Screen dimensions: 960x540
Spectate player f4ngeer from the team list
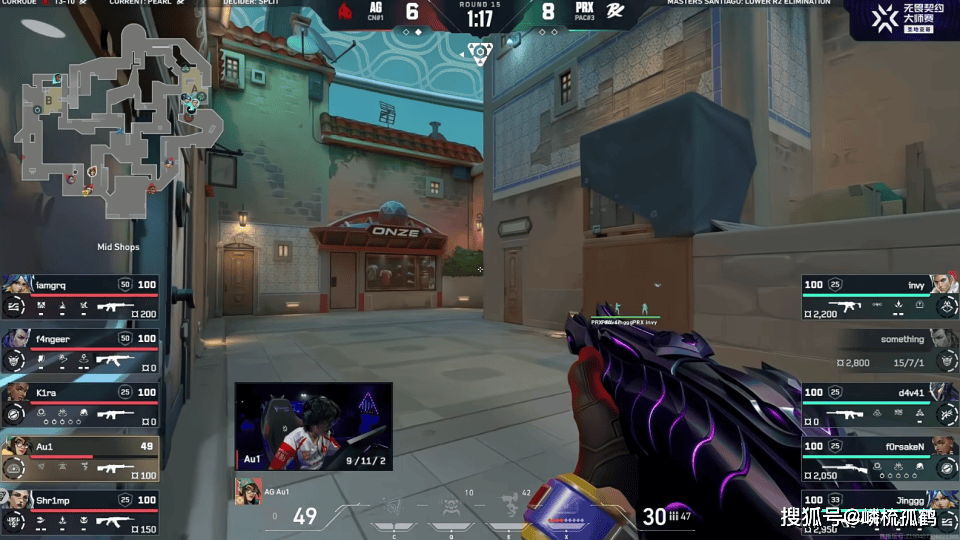pyautogui.click(x=80, y=350)
